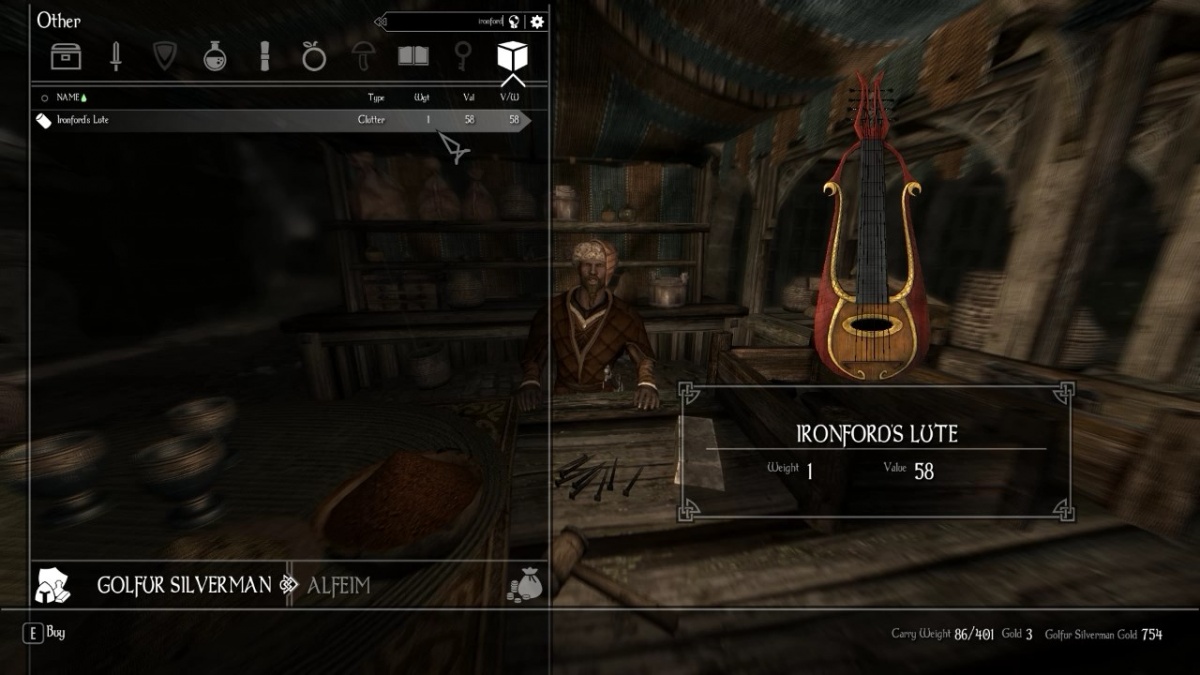Switch to the potions flask category
This screenshot has height=675, width=1200.
point(215,56)
